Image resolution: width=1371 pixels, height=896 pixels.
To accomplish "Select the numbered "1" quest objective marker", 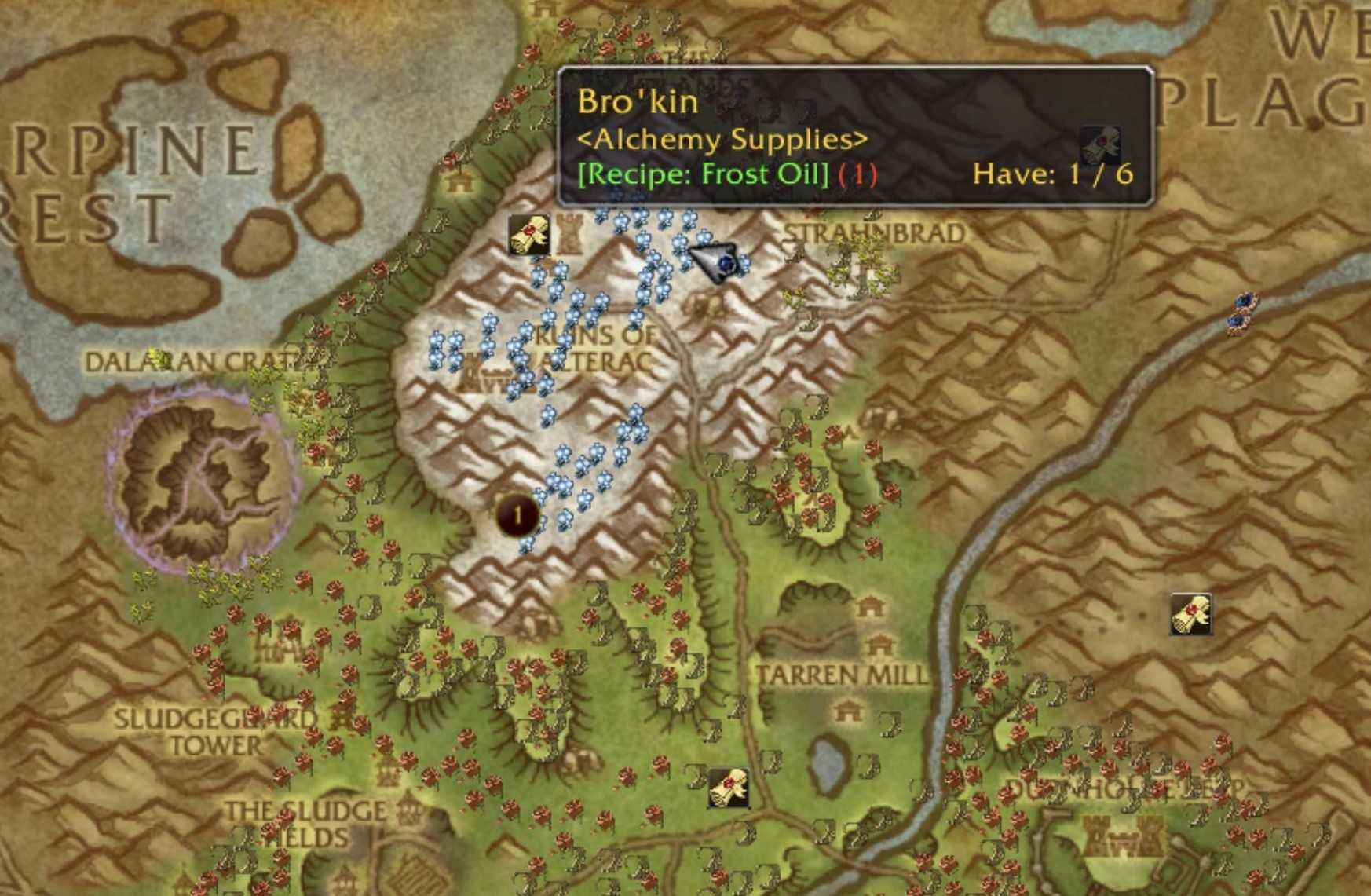I will pos(517,515).
